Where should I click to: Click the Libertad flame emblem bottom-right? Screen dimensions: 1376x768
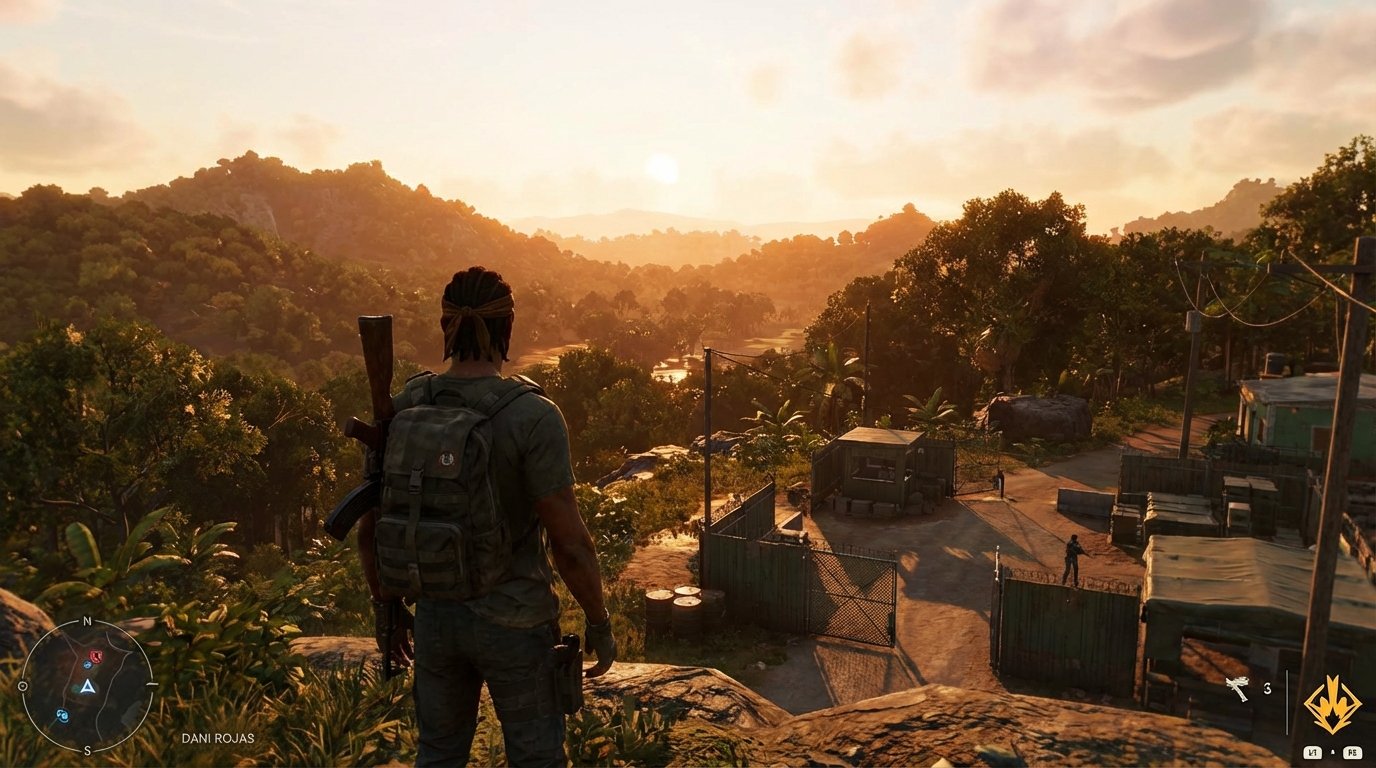click(x=1333, y=703)
